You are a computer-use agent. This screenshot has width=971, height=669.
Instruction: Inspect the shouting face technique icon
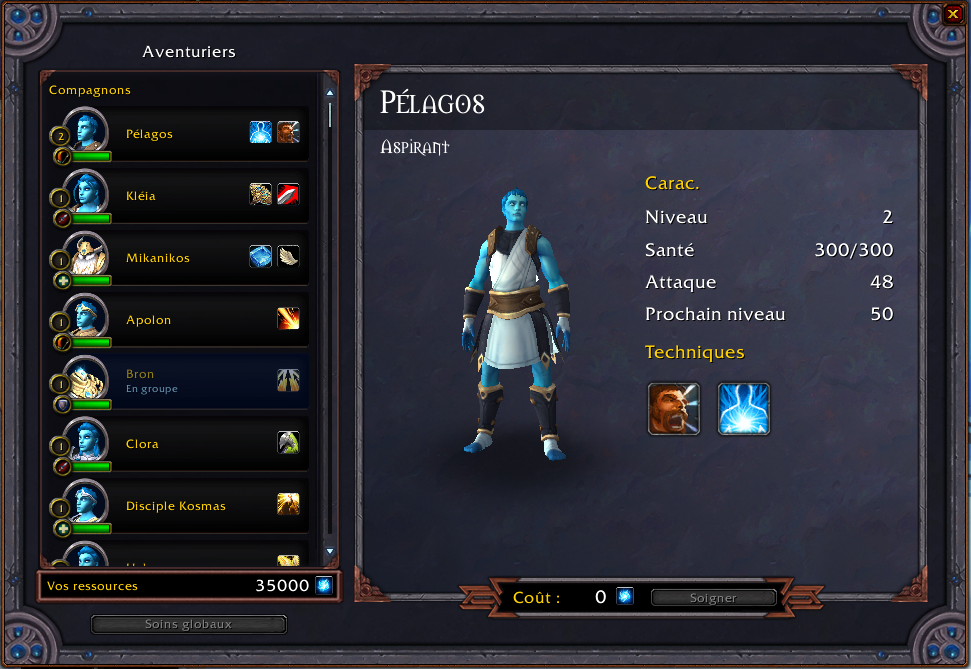coord(673,408)
